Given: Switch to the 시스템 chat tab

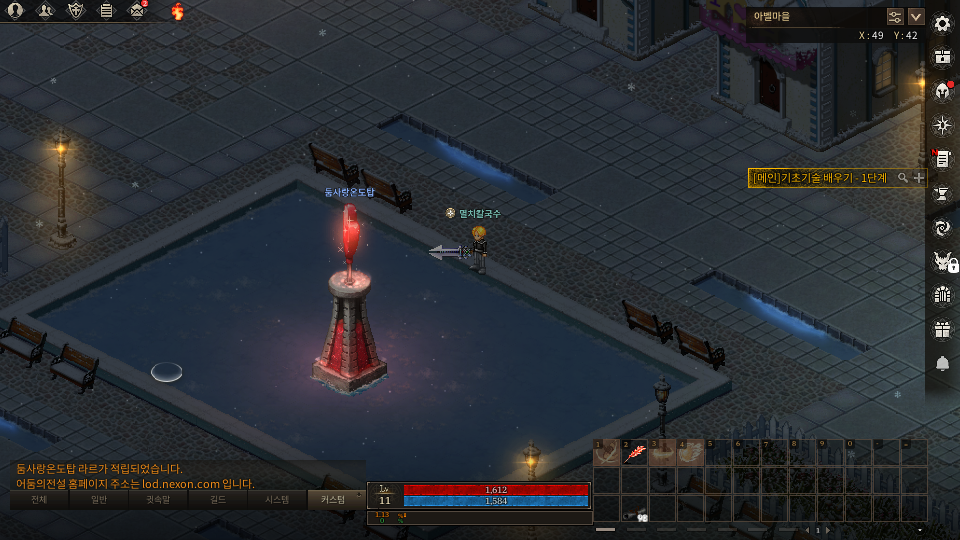Looking at the screenshot, I should 277,499.
